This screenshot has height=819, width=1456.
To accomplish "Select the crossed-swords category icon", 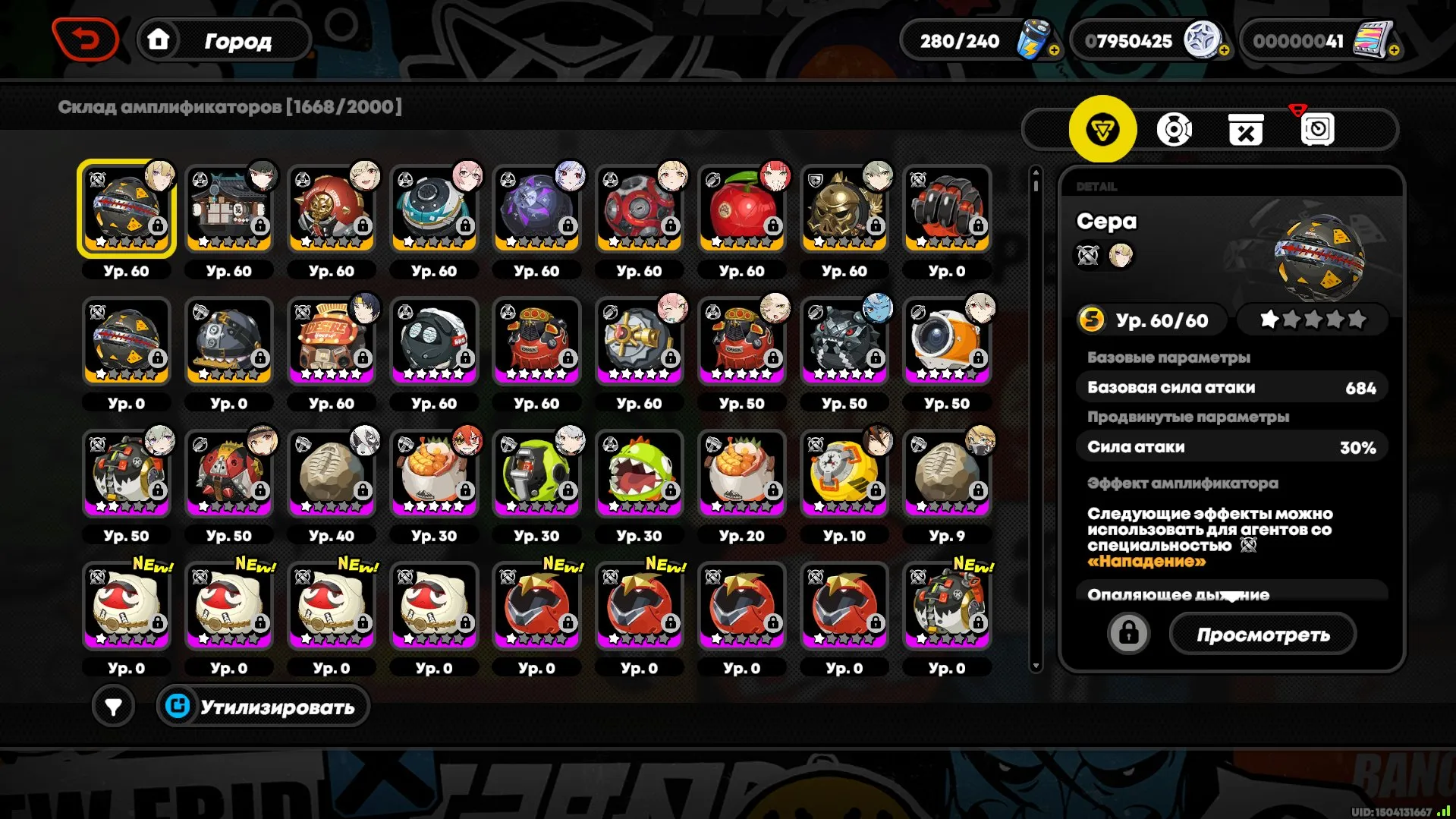I will 1245,129.
